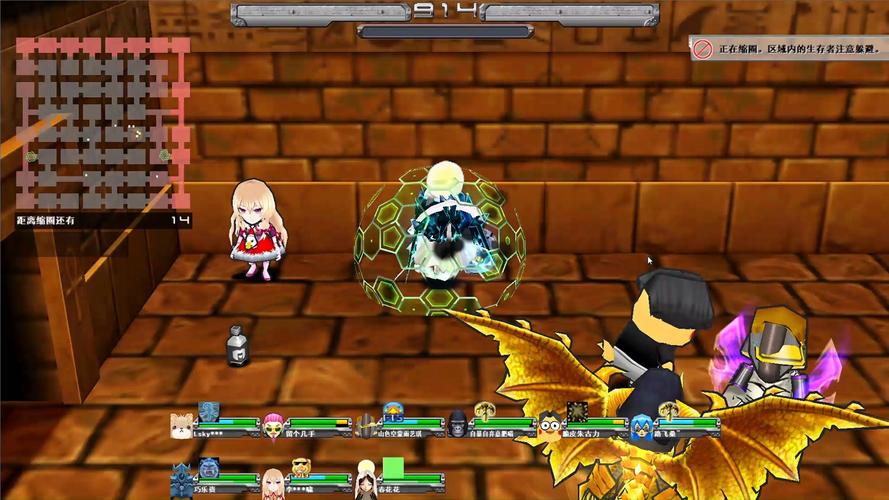
Task: Click the green square status icon
Action: (x=393, y=467)
